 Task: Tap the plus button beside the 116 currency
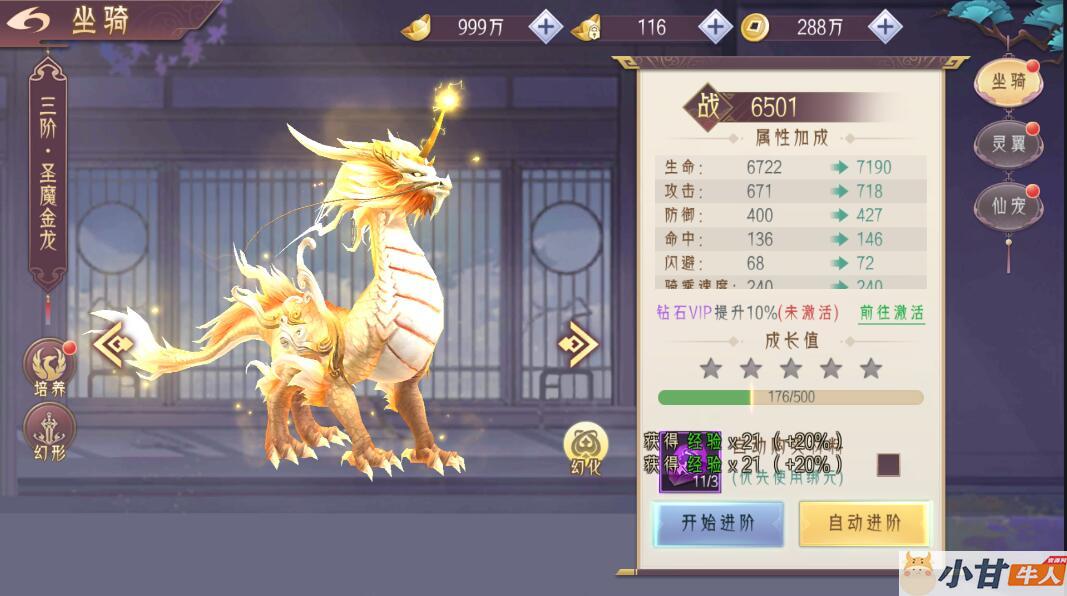(715, 27)
